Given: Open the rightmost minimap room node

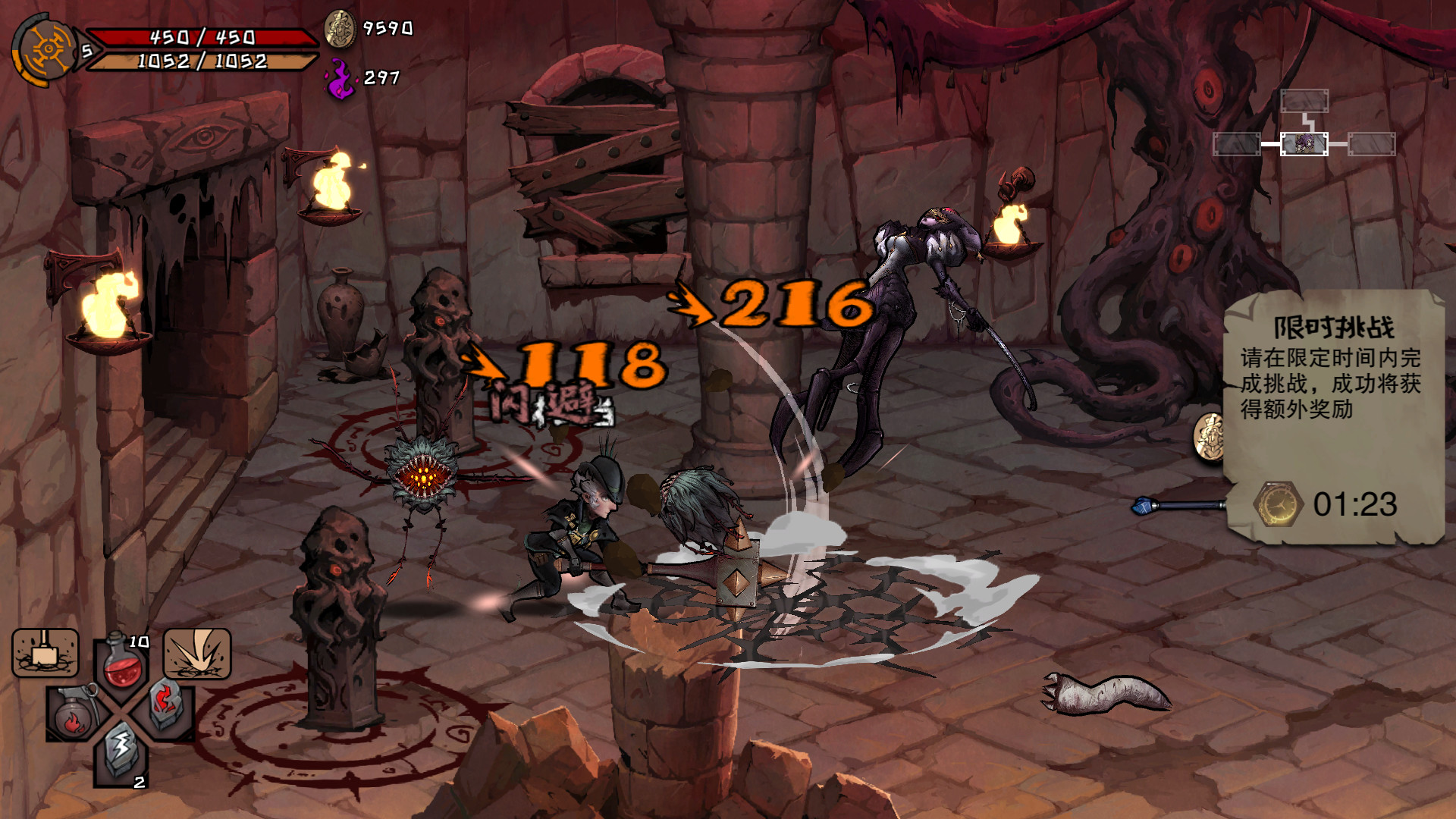Looking at the screenshot, I should coord(1371,143).
